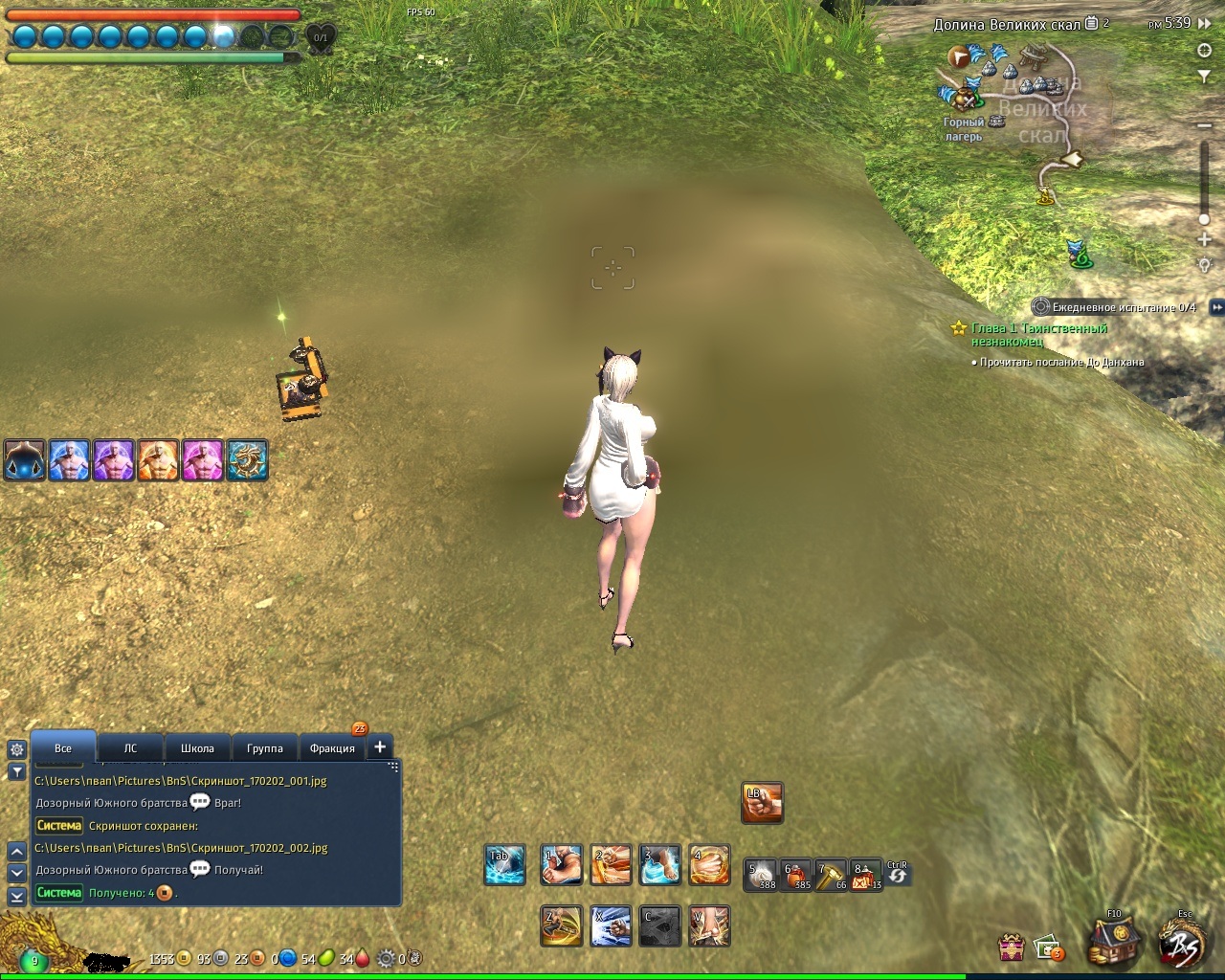This screenshot has width=1225, height=980.
Task: Zoom in the minimap with plus button
Action: point(1205,239)
